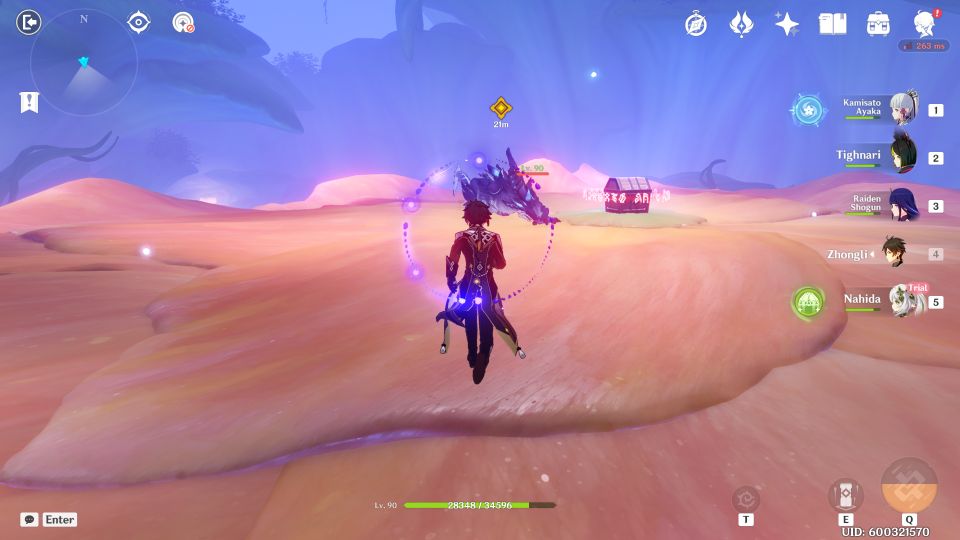The height and width of the screenshot is (540, 960).
Task: Open the Wish star icon
Action: tap(786, 24)
